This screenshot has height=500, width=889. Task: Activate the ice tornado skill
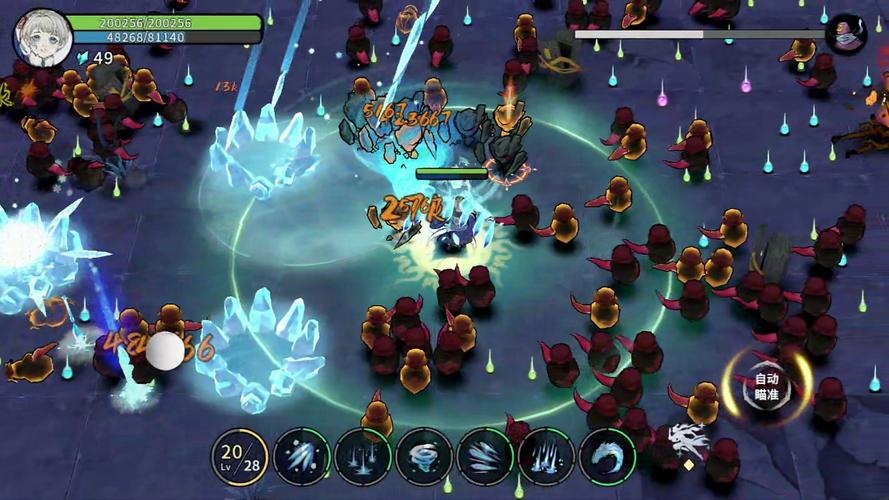pyautogui.click(x=424, y=457)
